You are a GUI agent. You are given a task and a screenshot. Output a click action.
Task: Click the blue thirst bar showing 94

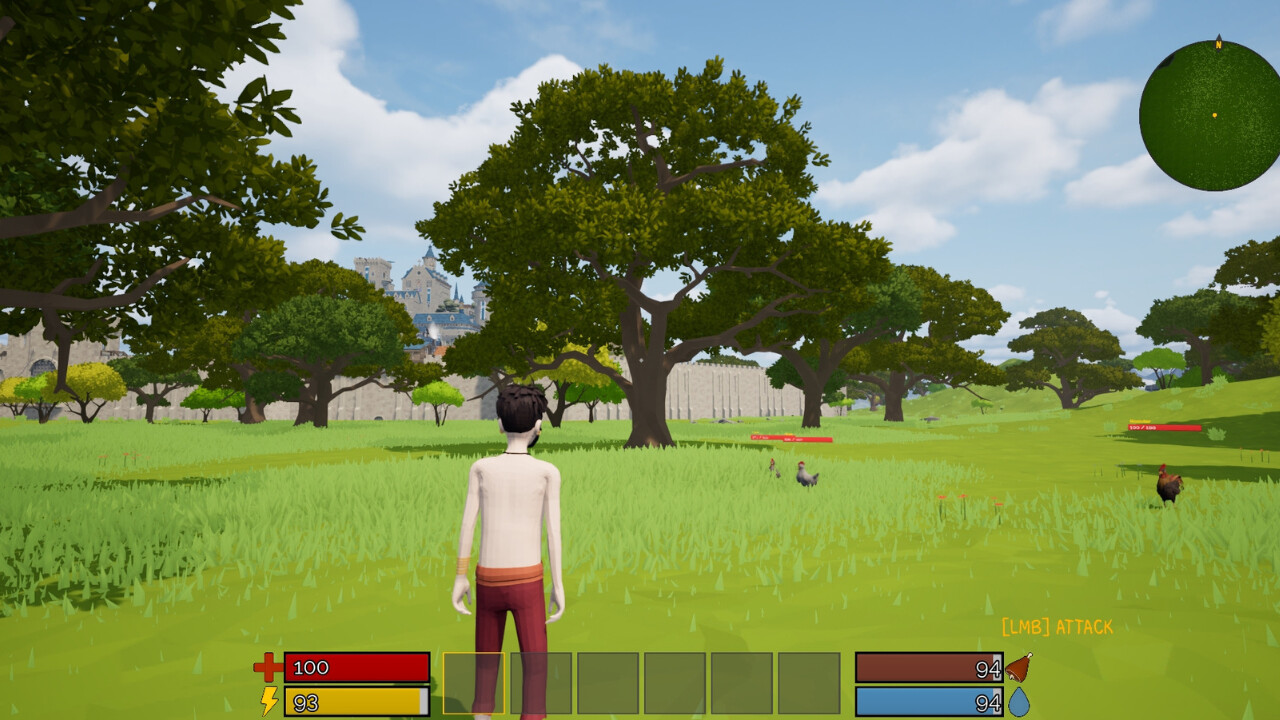click(x=930, y=699)
